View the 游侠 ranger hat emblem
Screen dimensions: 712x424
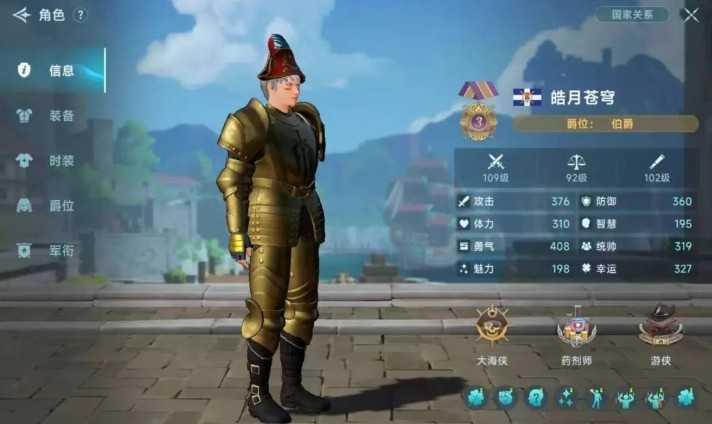click(660, 326)
